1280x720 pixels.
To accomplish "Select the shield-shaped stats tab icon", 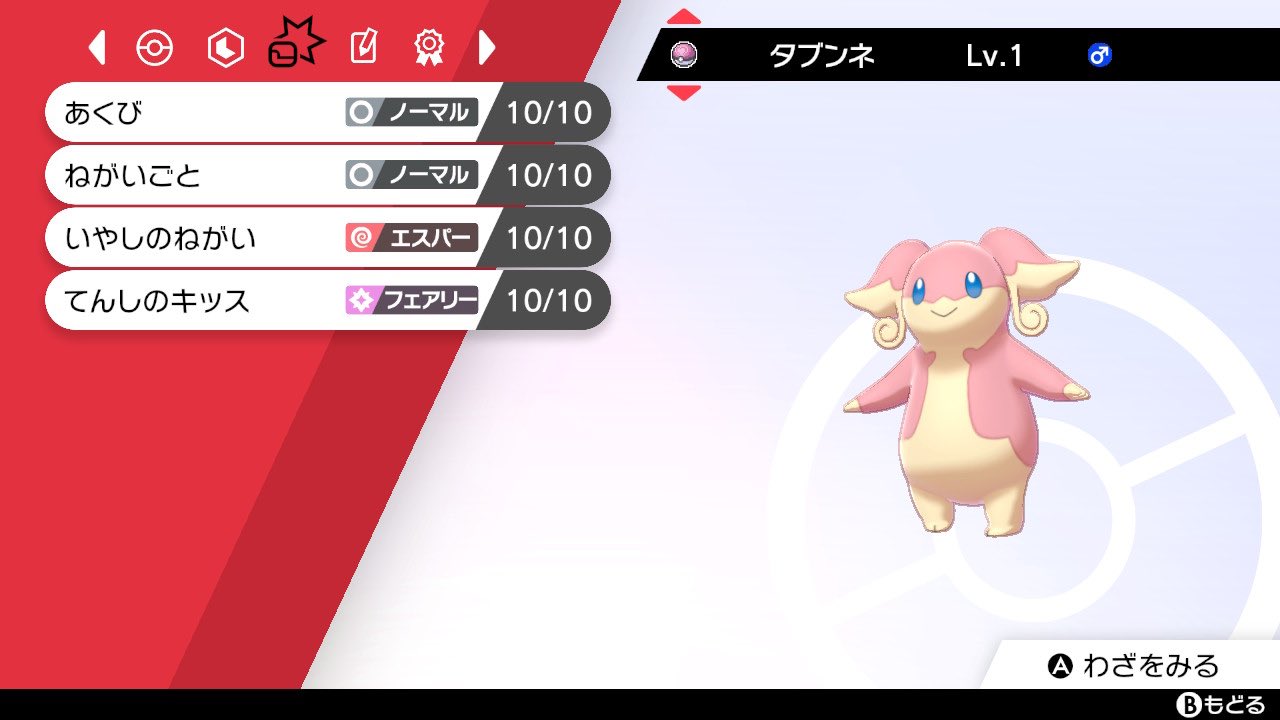I will (224, 45).
